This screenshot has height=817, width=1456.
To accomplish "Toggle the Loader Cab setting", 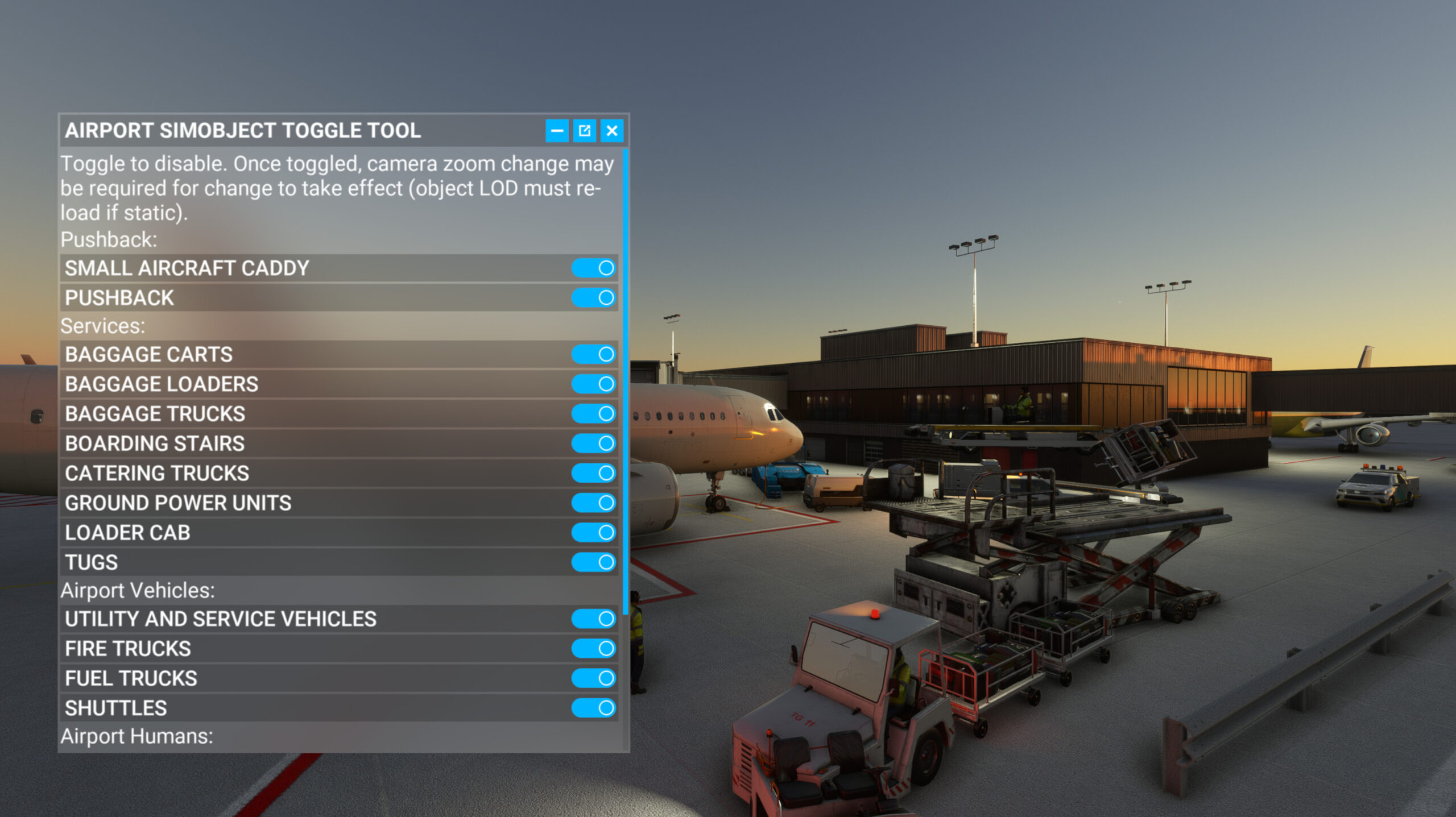I will click(x=594, y=532).
